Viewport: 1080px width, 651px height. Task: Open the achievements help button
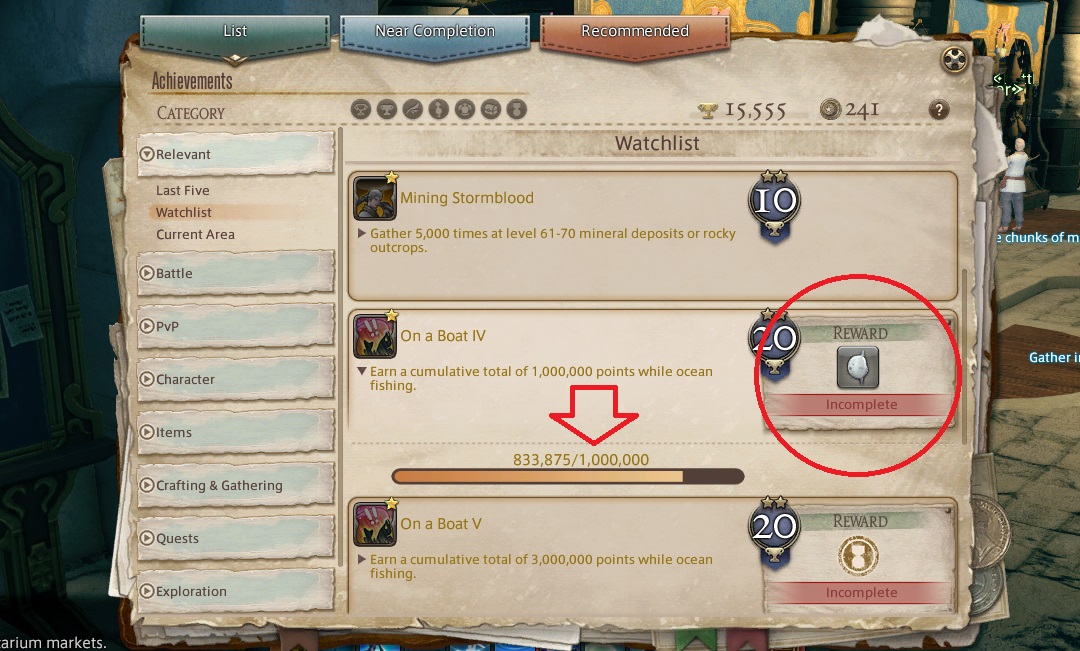click(938, 110)
